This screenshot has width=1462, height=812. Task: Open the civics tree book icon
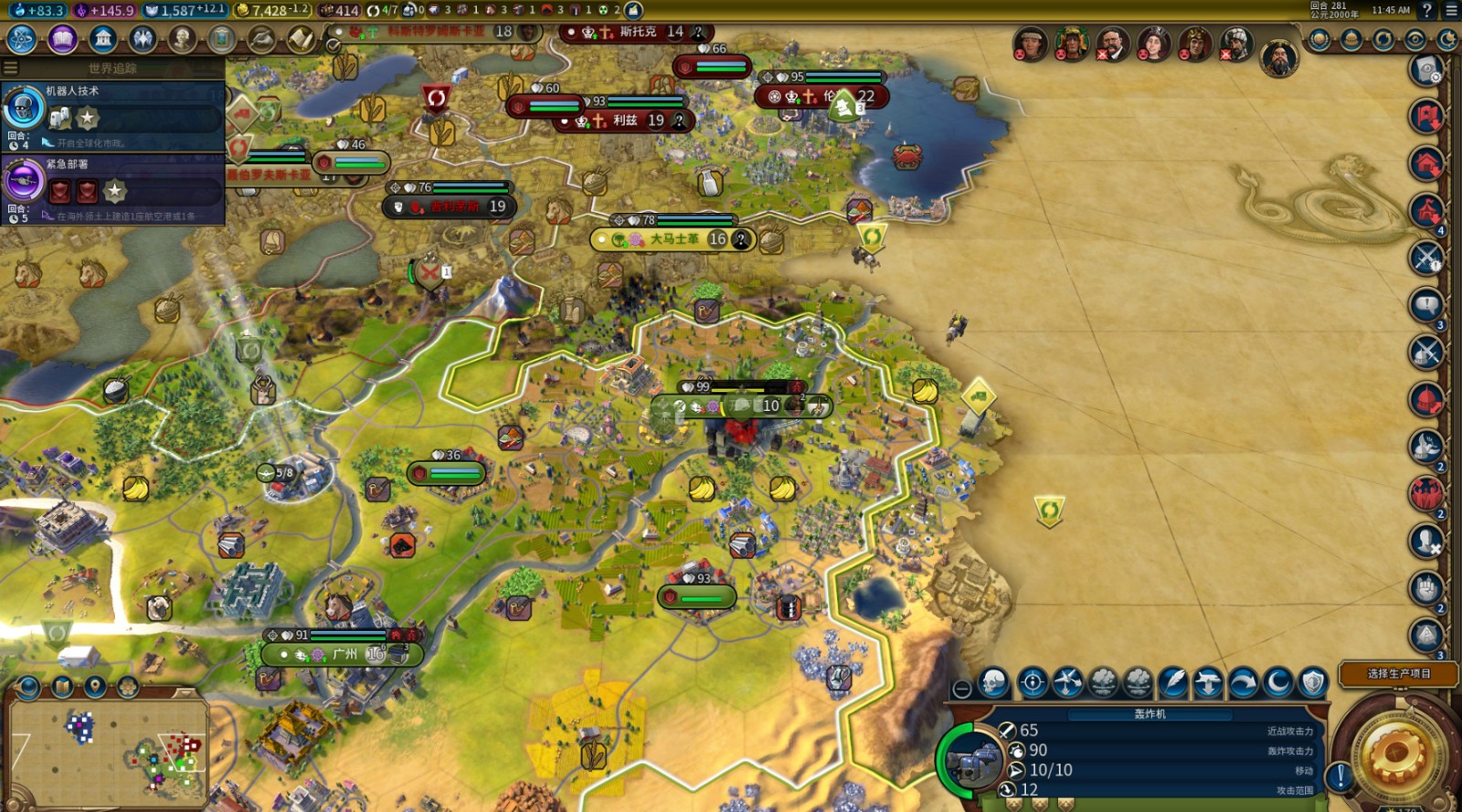coord(62,39)
